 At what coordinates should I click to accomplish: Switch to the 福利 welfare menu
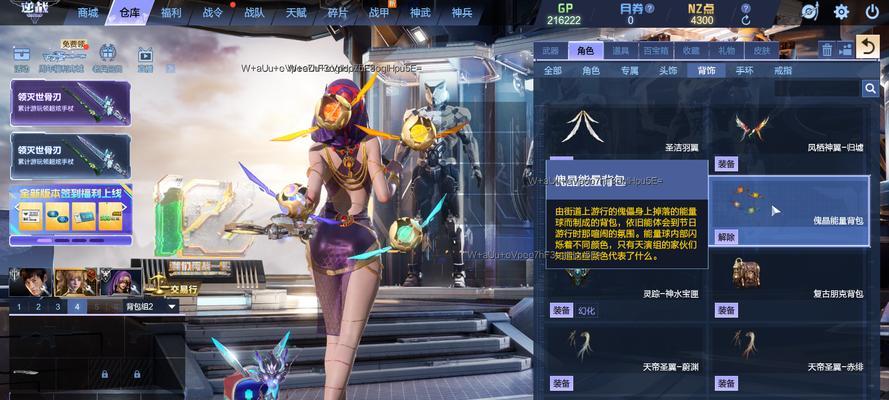click(x=170, y=13)
